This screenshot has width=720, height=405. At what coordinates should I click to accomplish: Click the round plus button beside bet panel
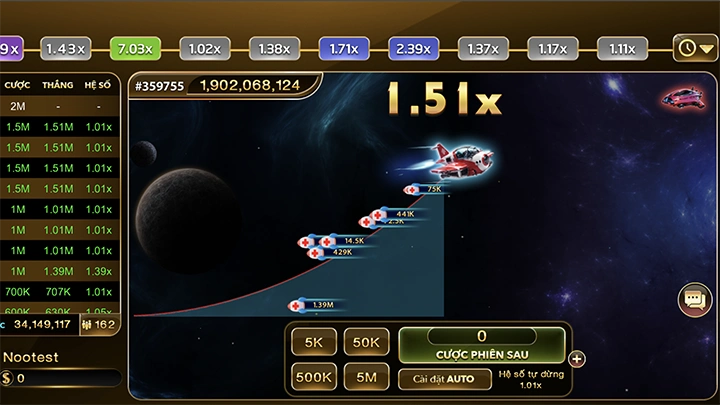577,359
